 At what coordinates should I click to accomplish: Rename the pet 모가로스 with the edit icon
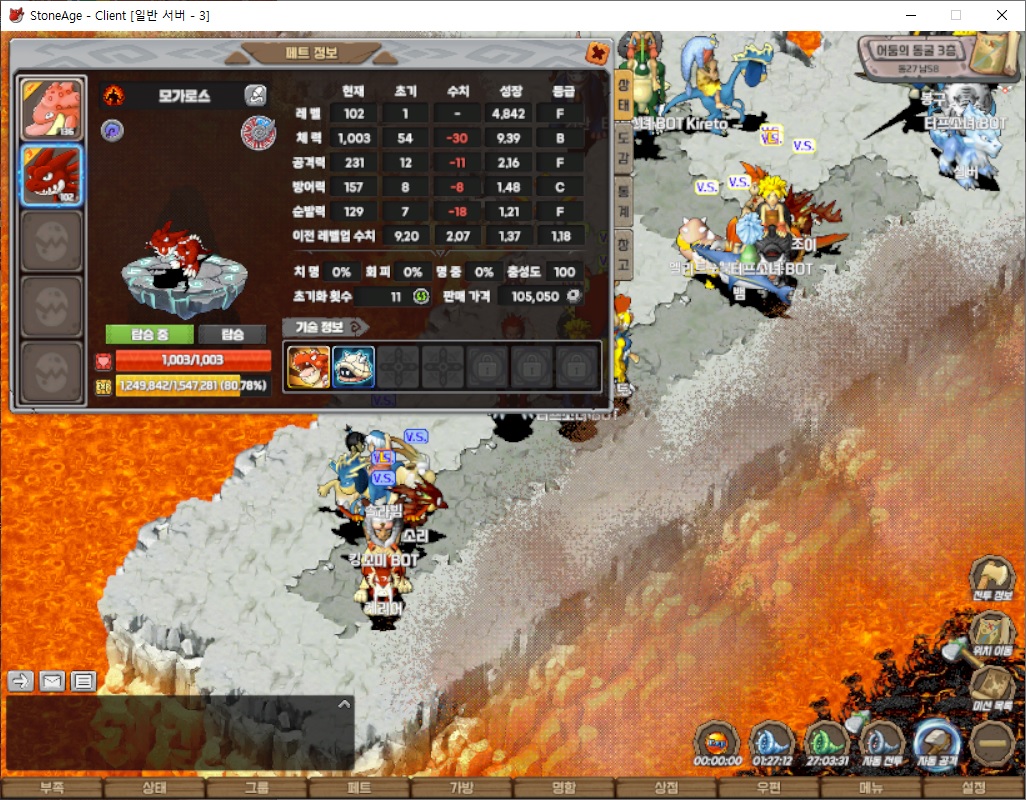256,95
